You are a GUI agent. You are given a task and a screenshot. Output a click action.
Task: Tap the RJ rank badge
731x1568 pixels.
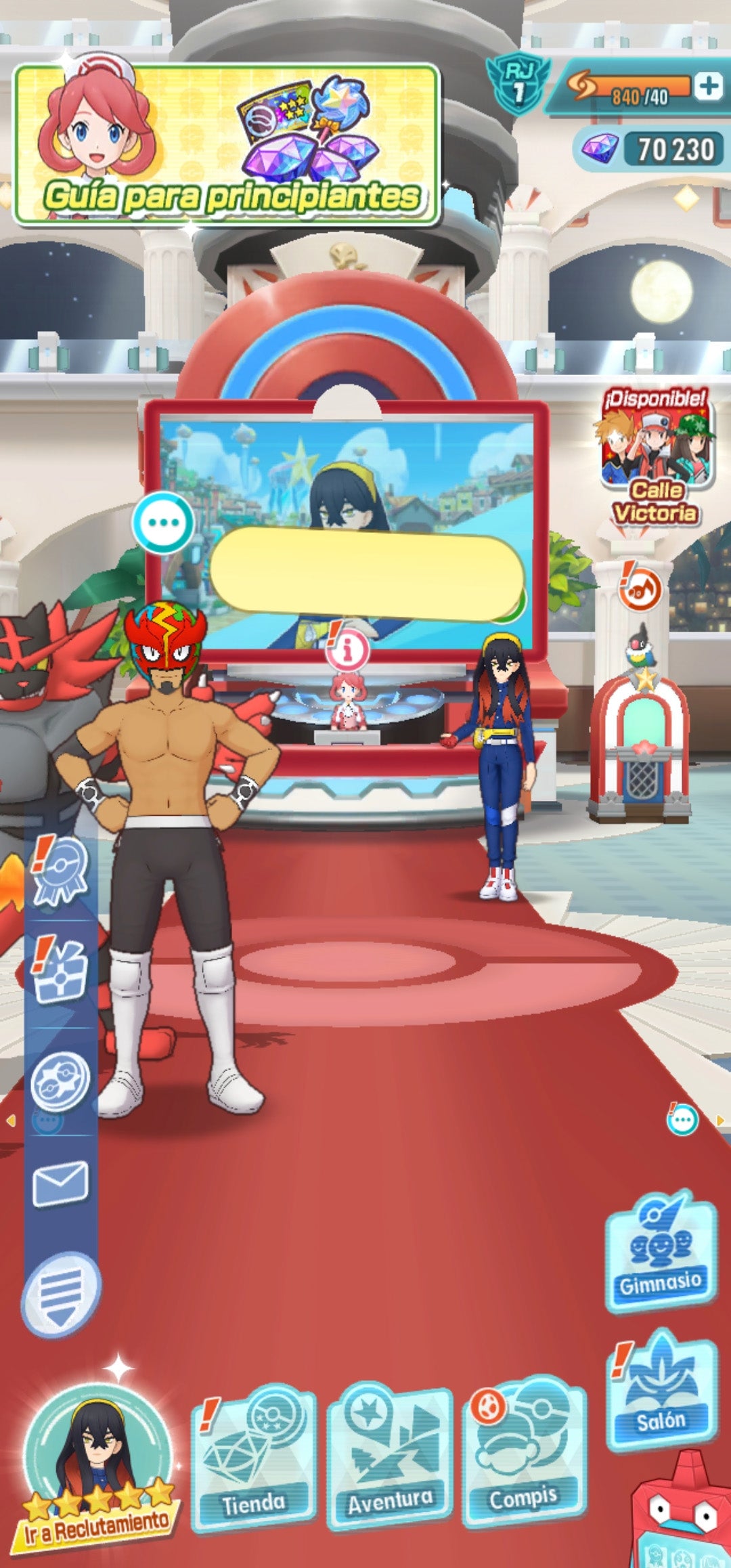pyautogui.click(x=518, y=84)
